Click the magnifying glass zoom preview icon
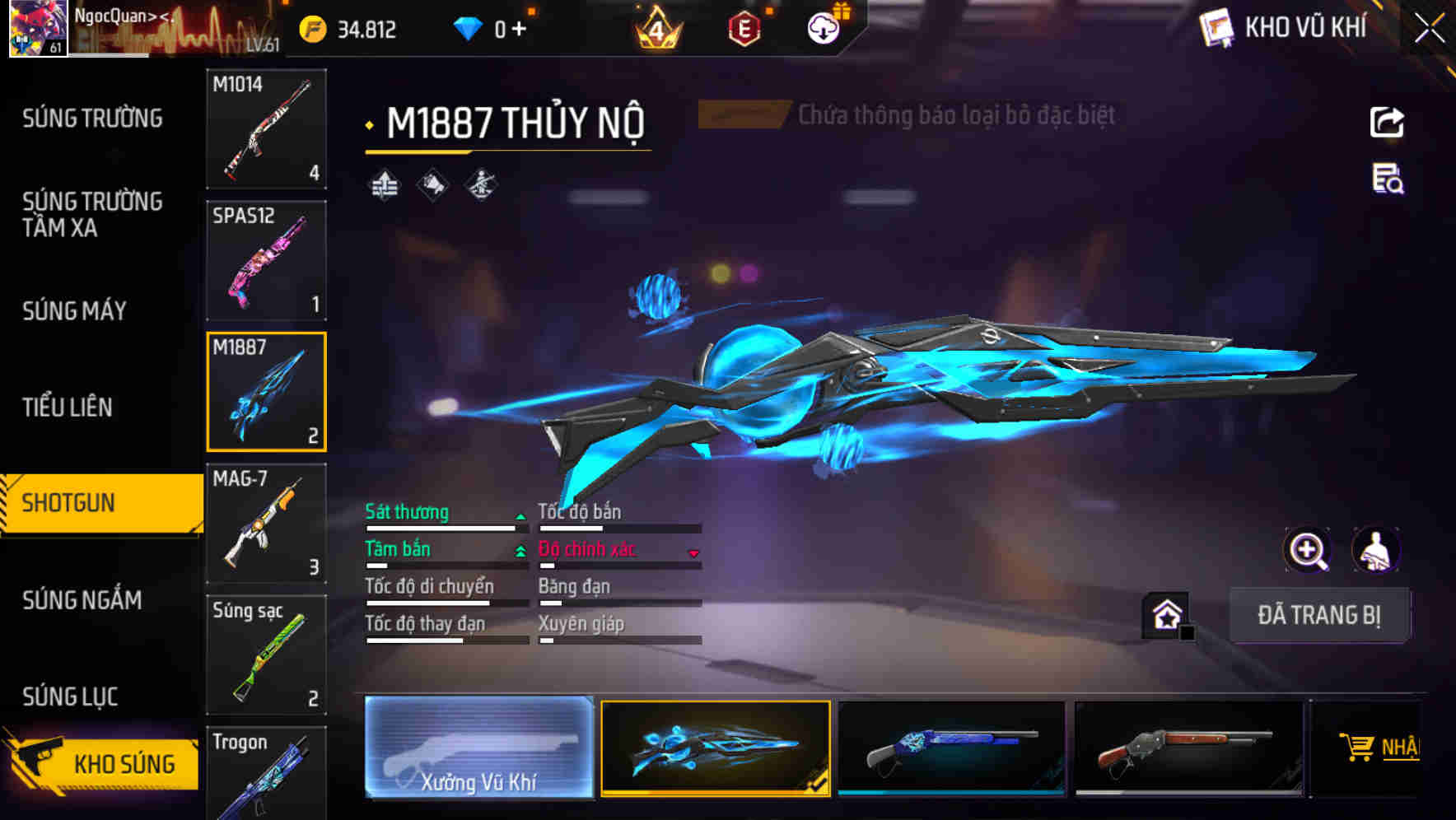The height and width of the screenshot is (820, 1456). (x=1308, y=550)
